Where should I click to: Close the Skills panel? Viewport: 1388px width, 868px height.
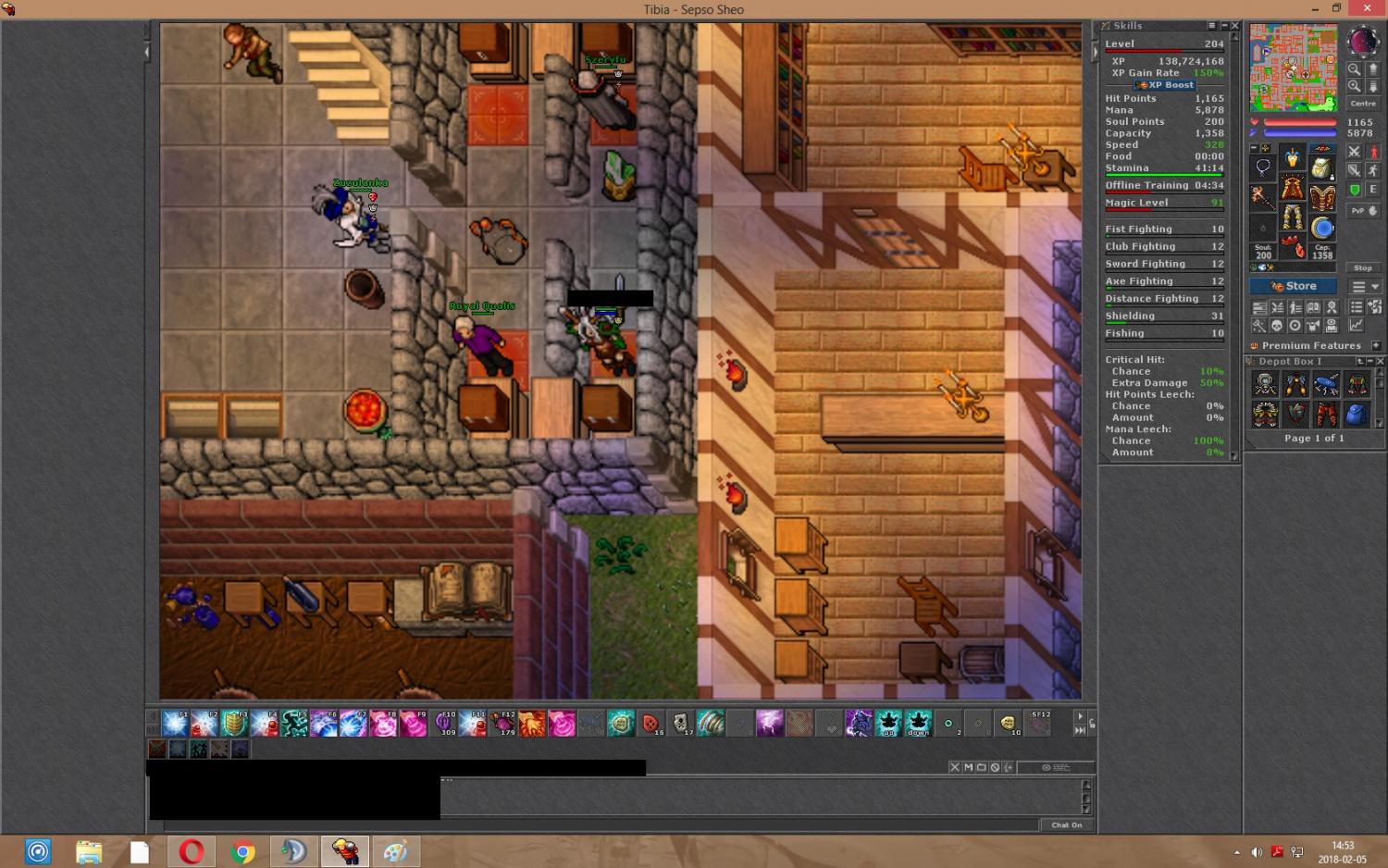(1234, 26)
